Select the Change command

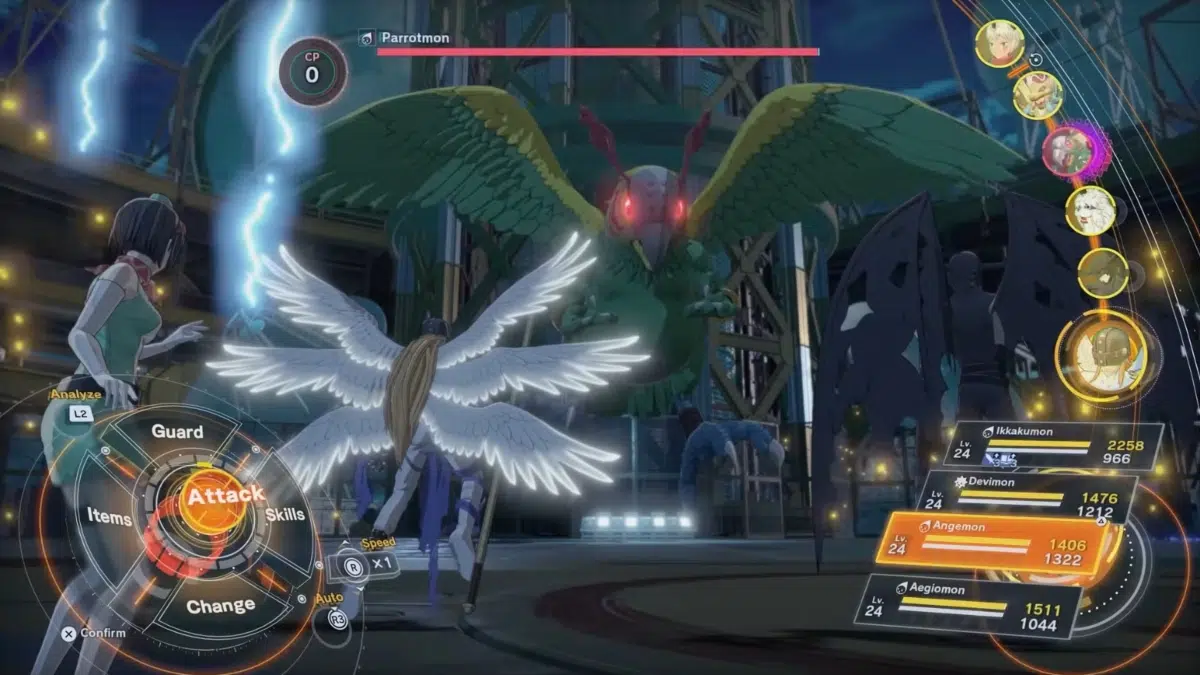pyautogui.click(x=220, y=606)
